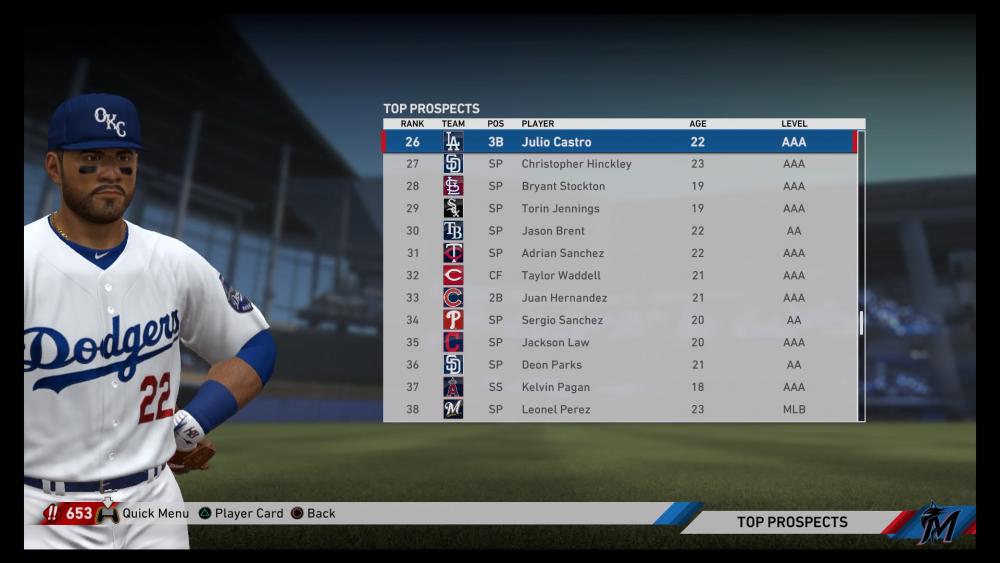1000x563 pixels.
Task: Pick Torin Jennings from the list
Action: pos(620,209)
